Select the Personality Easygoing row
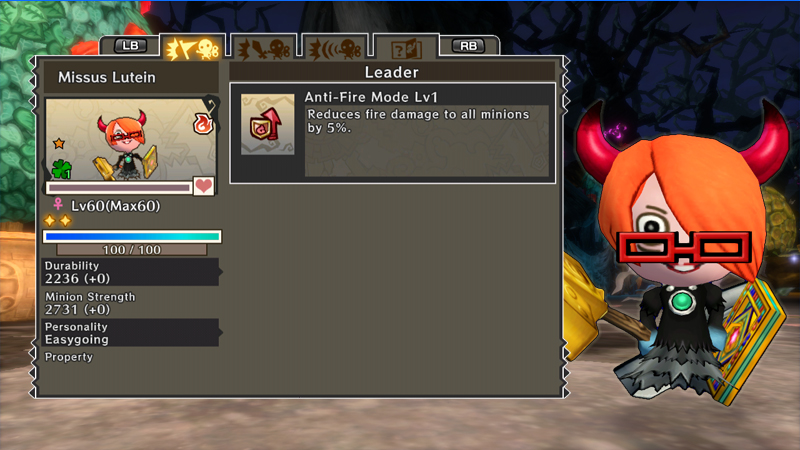Image resolution: width=800 pixels, height=450 pixels. pyautogui.click(x=130, y=333)
